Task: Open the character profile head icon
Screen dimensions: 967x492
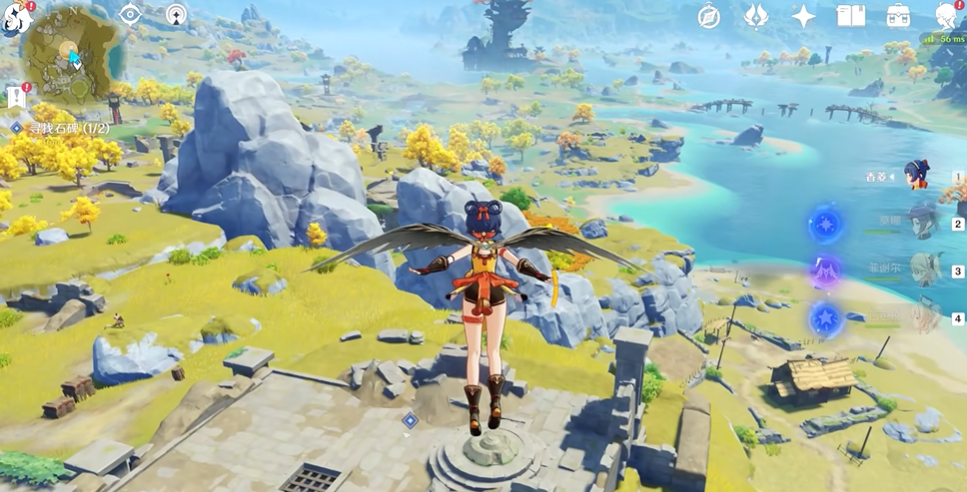Action: (946, 15)
